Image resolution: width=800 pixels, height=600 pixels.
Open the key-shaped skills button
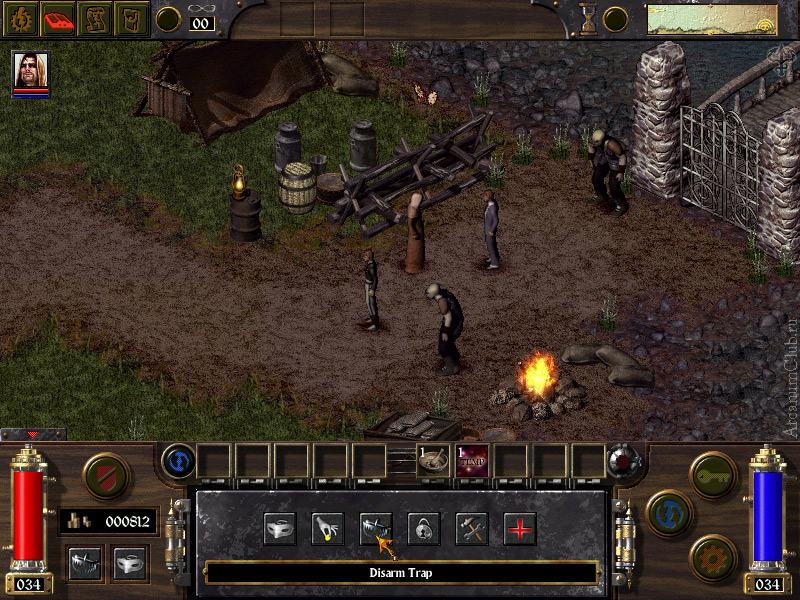tap(712, 468)
